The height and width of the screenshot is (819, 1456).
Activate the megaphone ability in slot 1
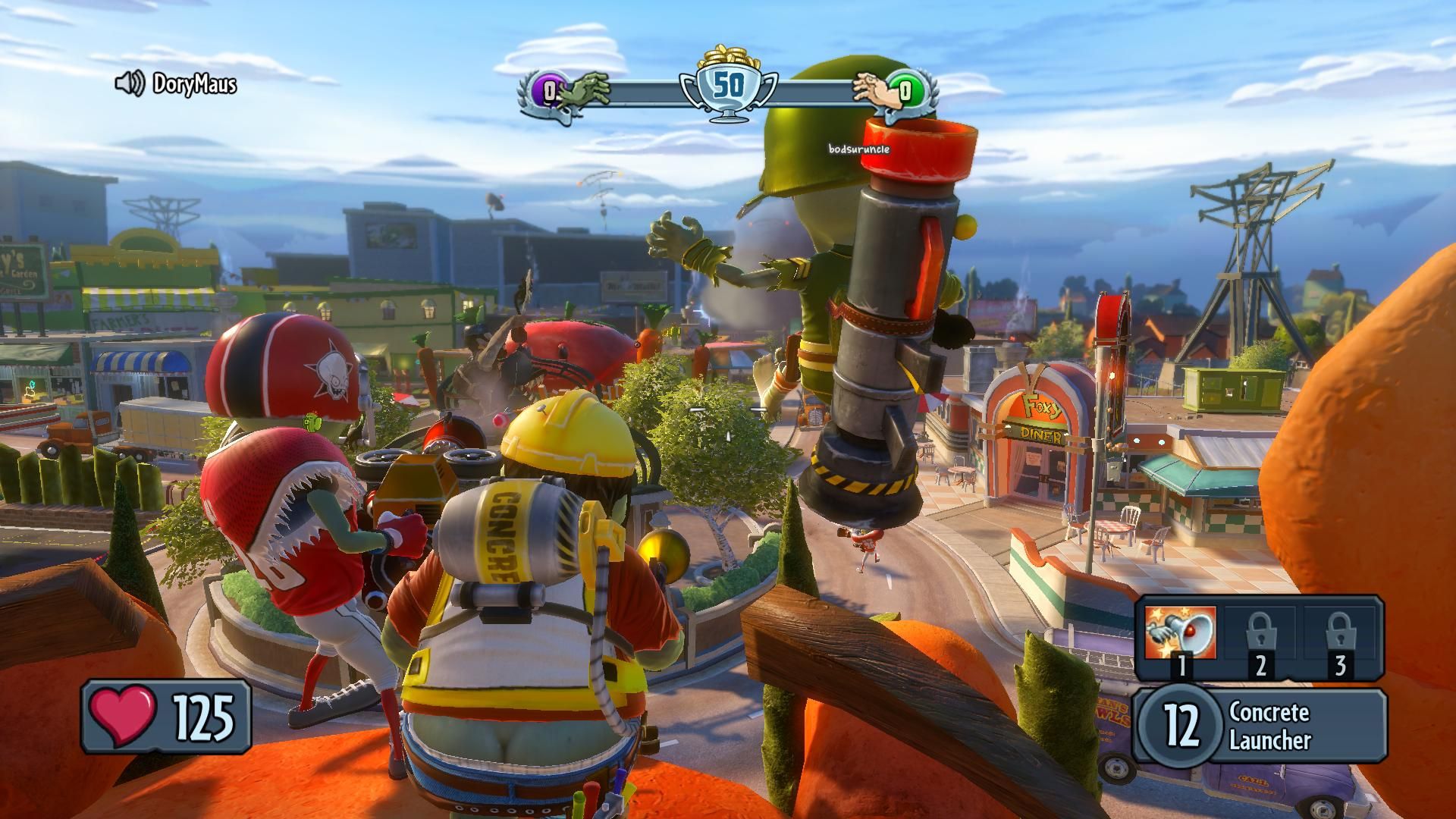pos(1180,633)
